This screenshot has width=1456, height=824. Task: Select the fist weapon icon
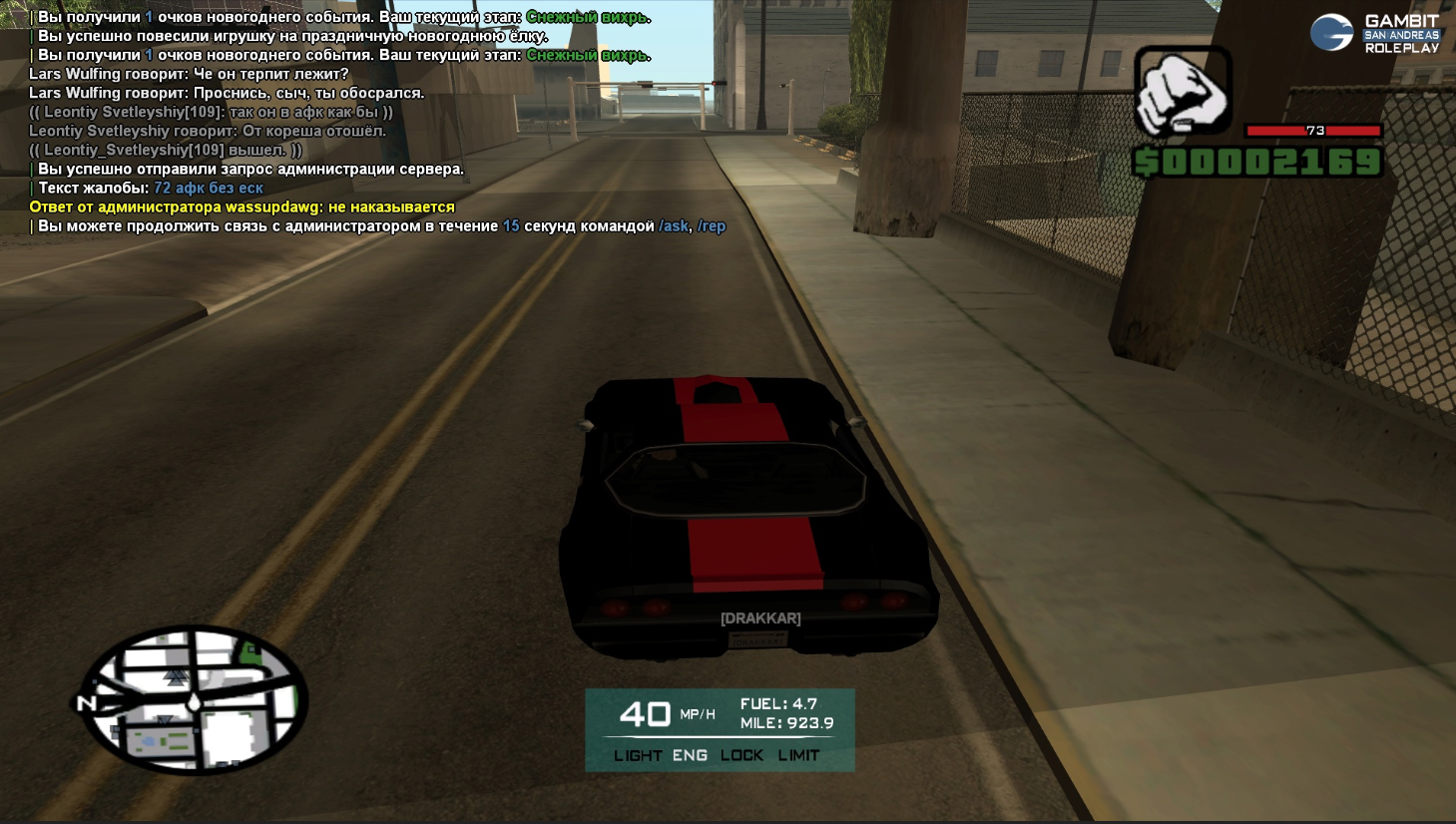[1183, 92]
